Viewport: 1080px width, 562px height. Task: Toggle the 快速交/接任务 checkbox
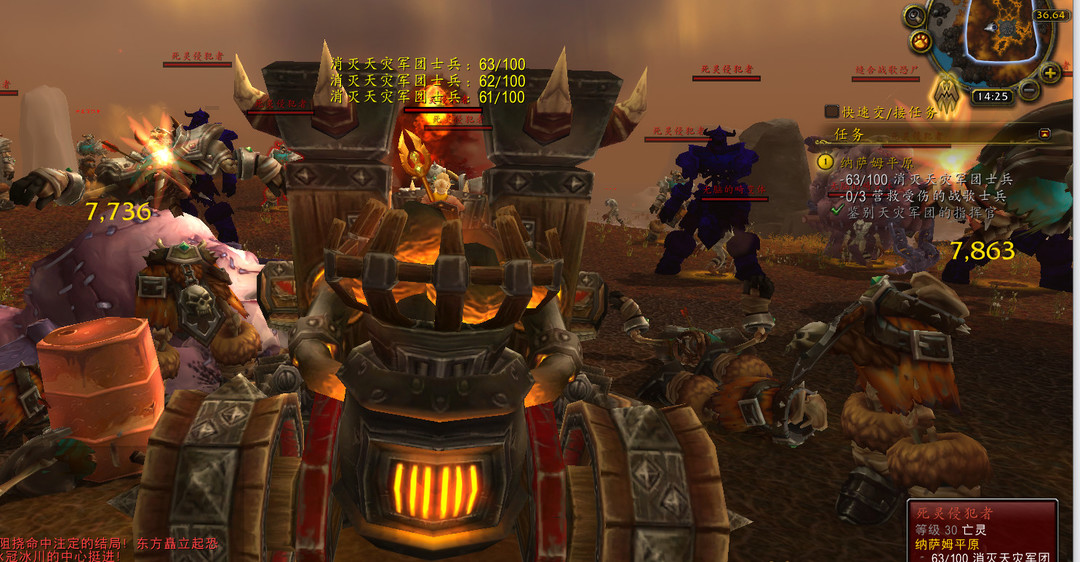pyautogui.click(x=832, y=112)
